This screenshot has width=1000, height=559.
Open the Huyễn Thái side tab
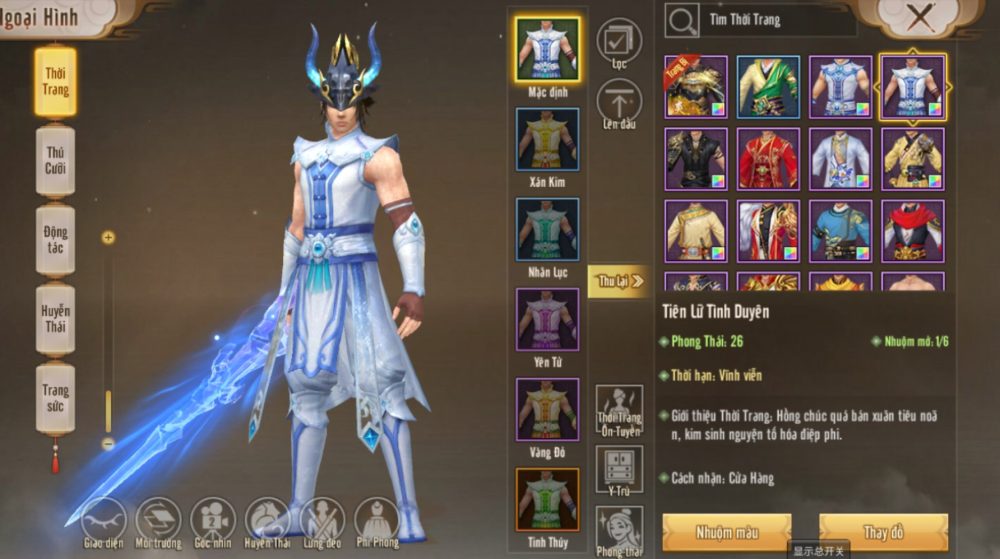point(56,319)
